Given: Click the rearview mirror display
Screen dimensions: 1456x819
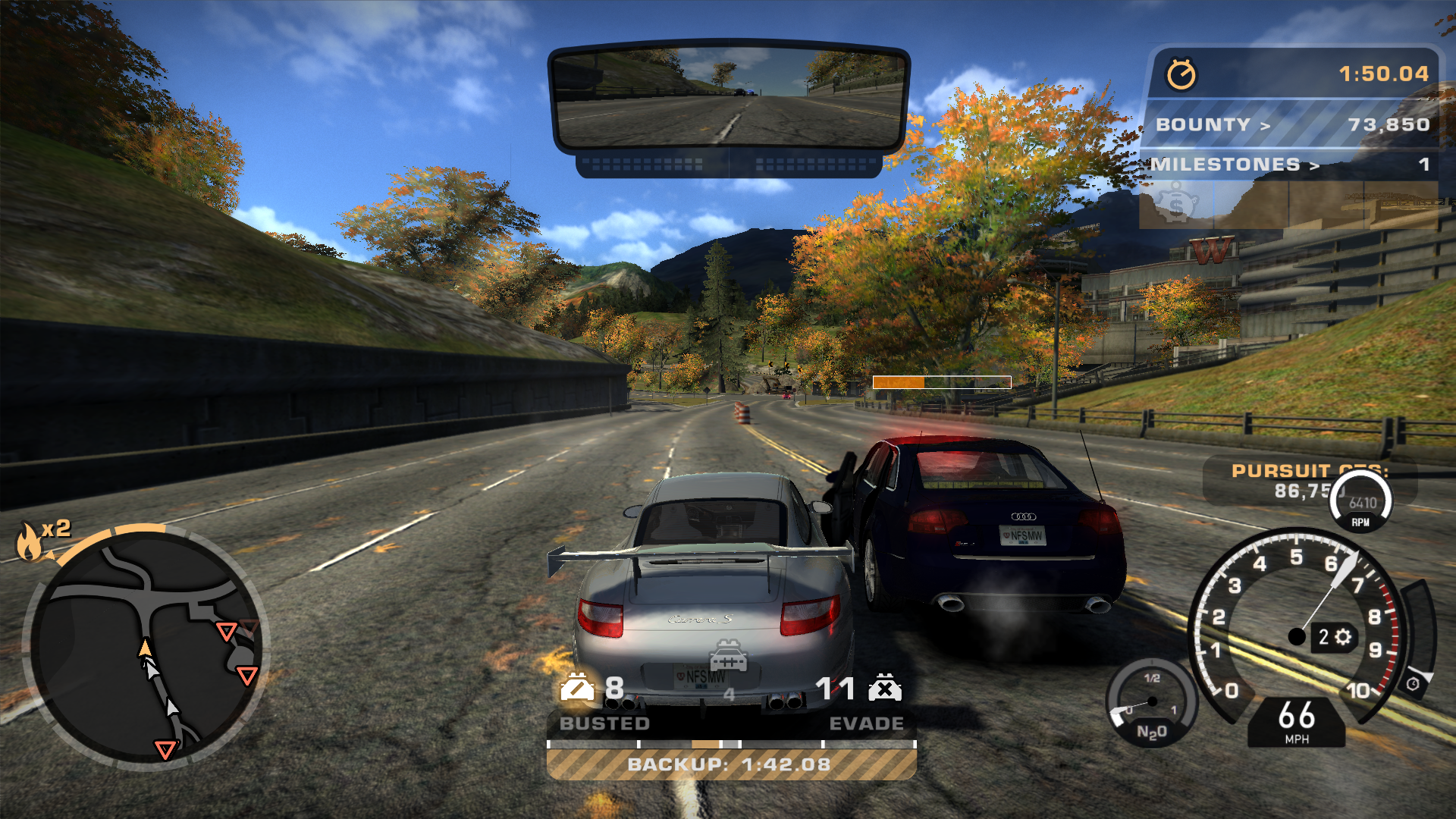Looking at the screenshot, I should click(728, 97).
